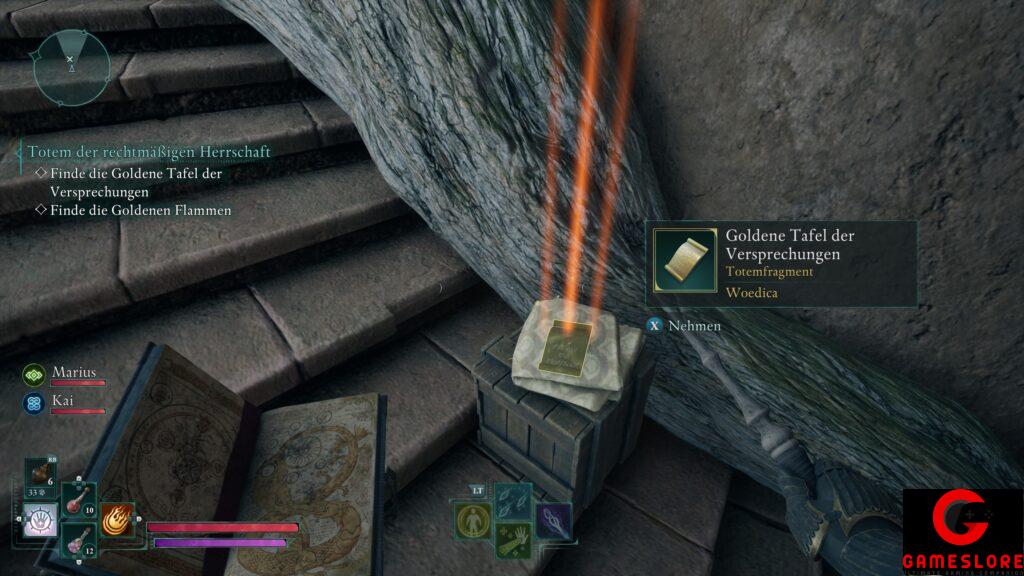Activate the teal ice shards ability
Image resolution: width=1024 pixels, height=576 pixels.
[512, 499]
